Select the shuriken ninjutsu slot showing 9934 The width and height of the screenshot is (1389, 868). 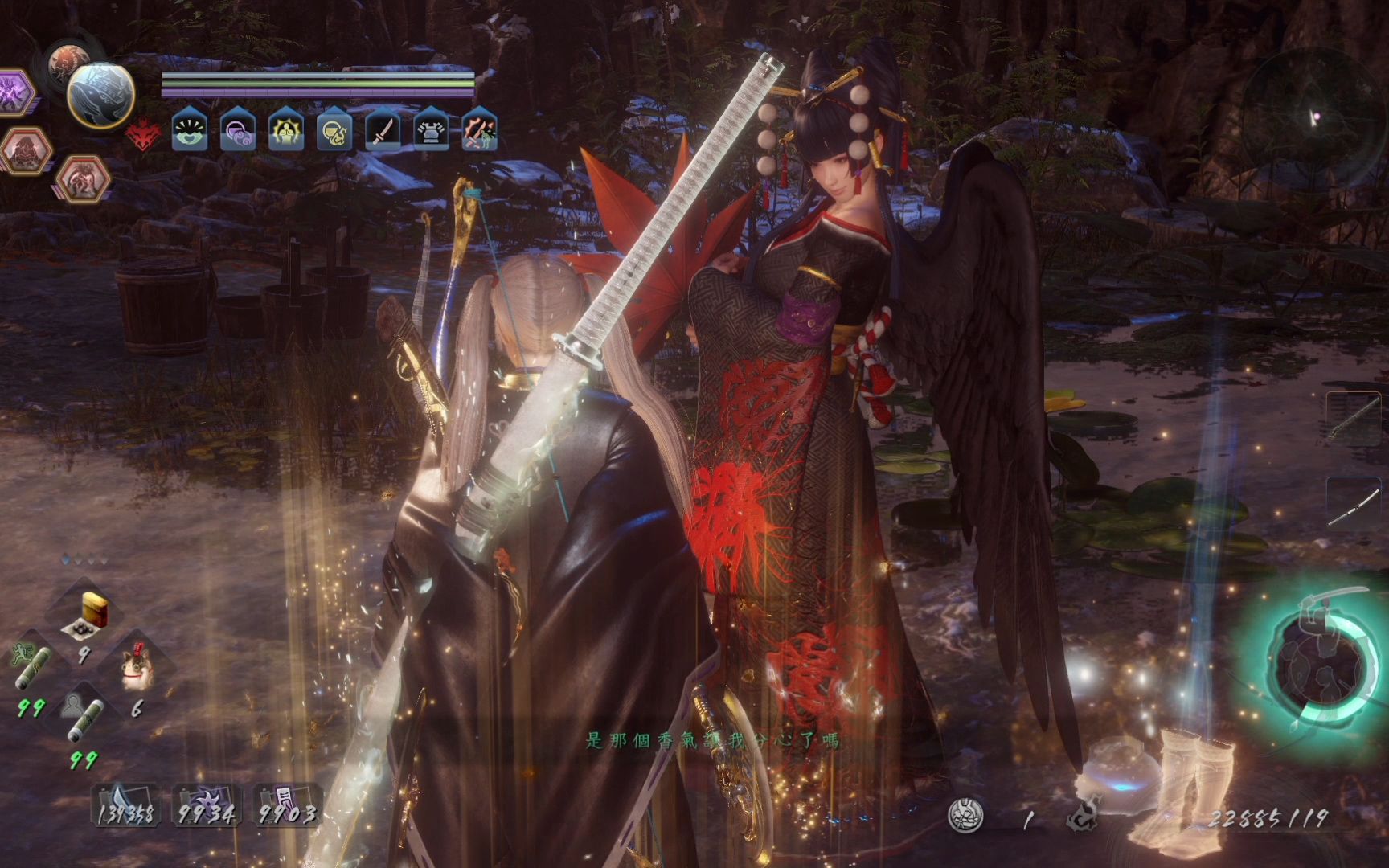click(x=207, y=805)
